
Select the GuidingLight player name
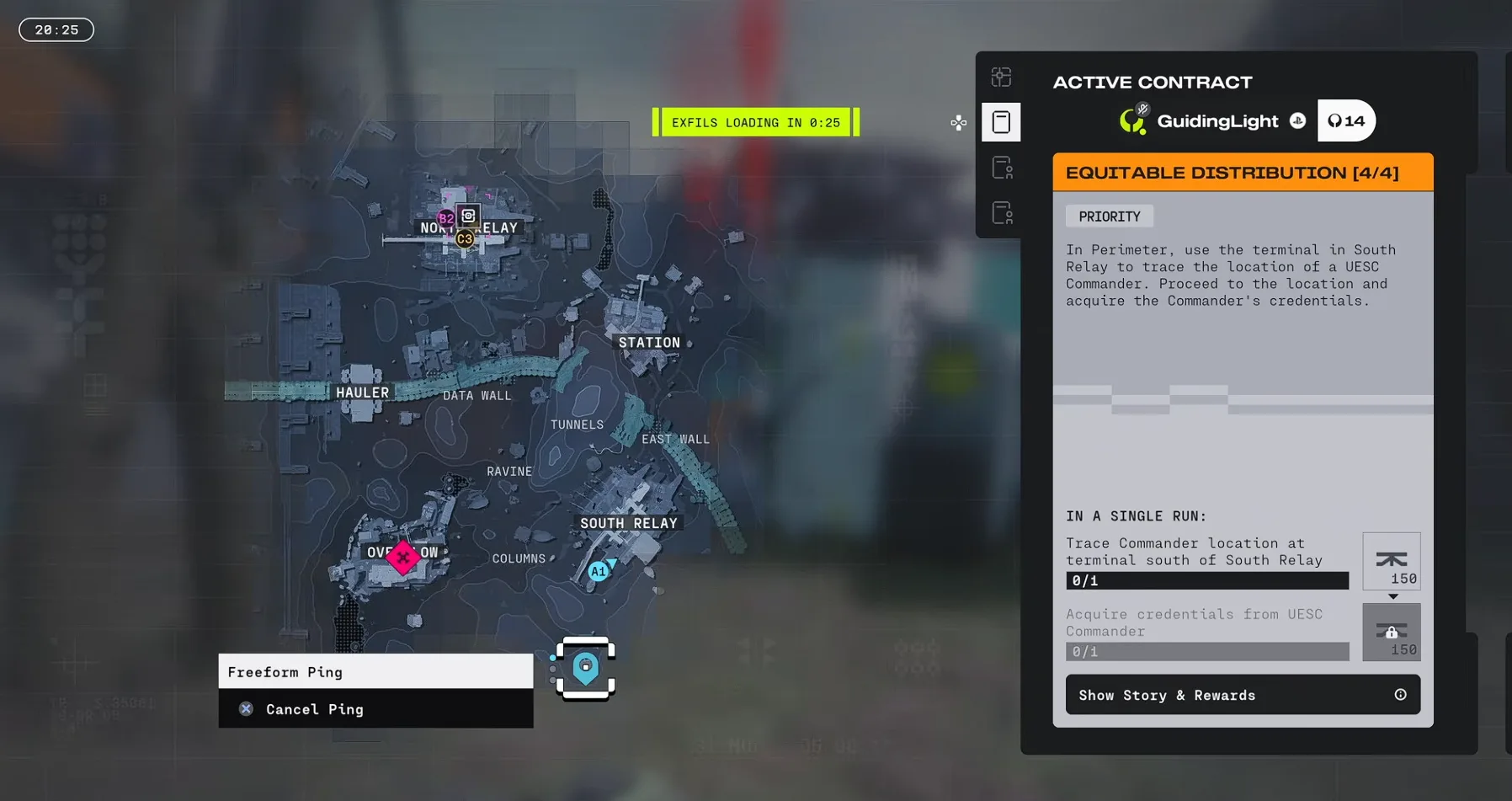coord(1217,121)
